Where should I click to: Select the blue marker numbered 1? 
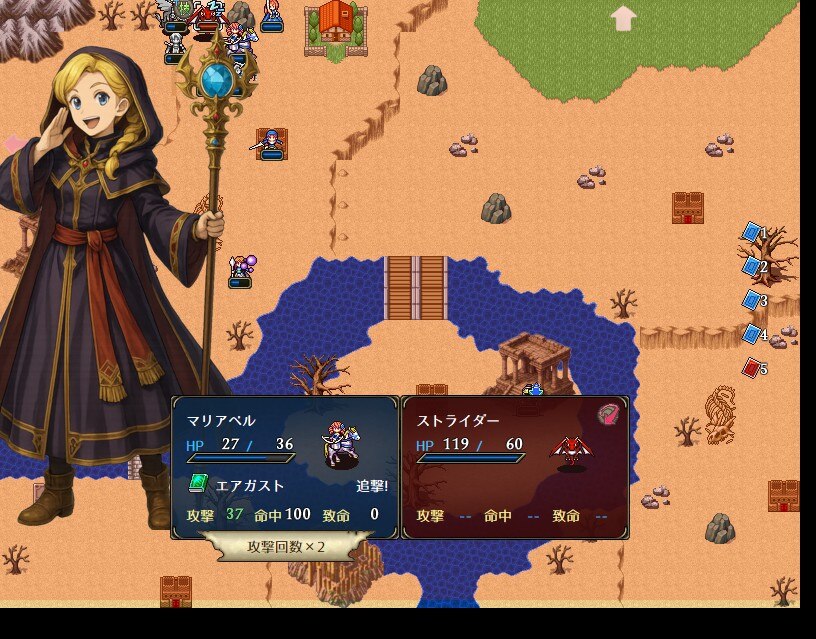pyautogui.click(x=752, y=232)
